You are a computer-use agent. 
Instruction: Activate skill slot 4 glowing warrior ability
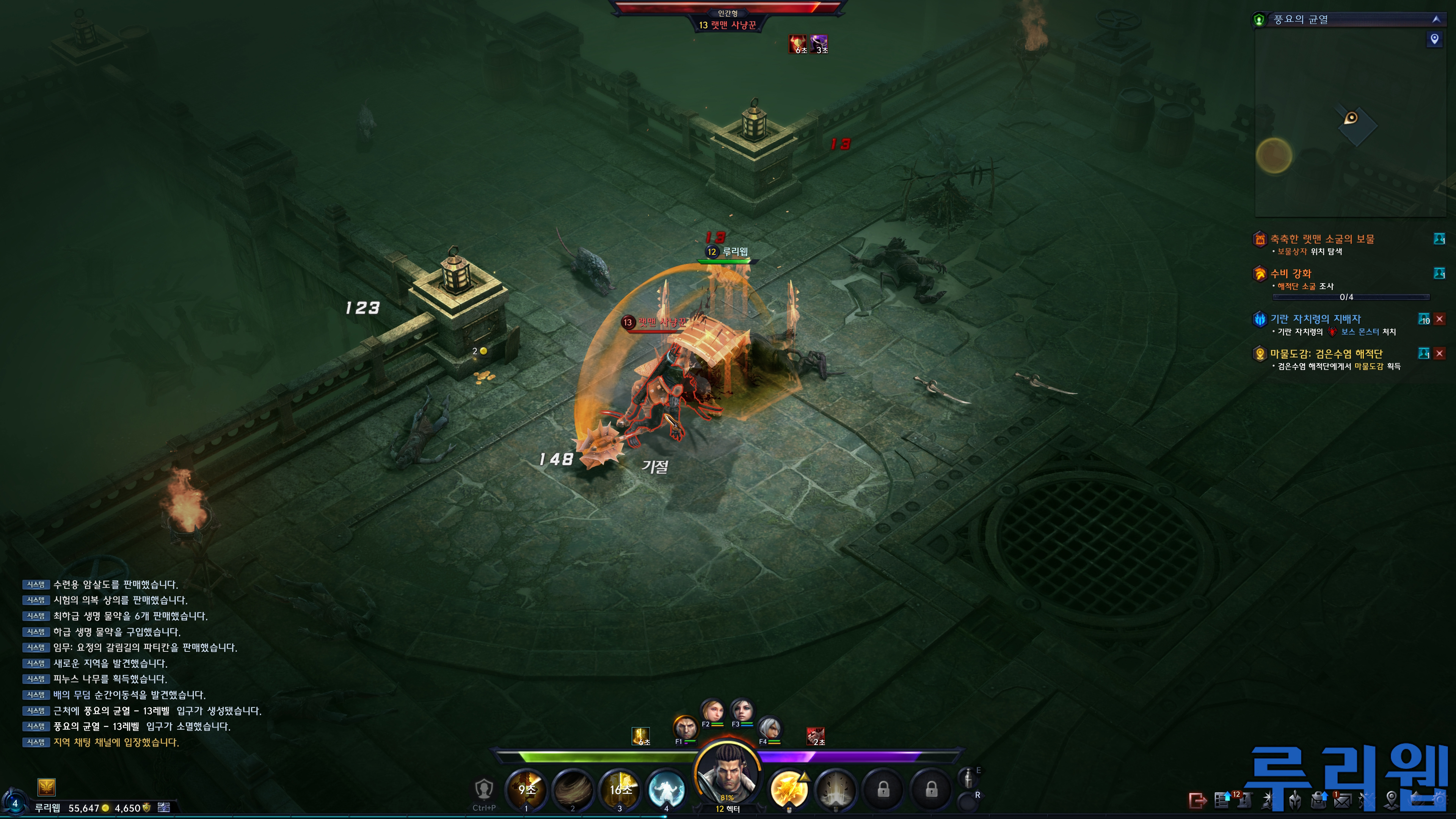[x=667, y=789]
